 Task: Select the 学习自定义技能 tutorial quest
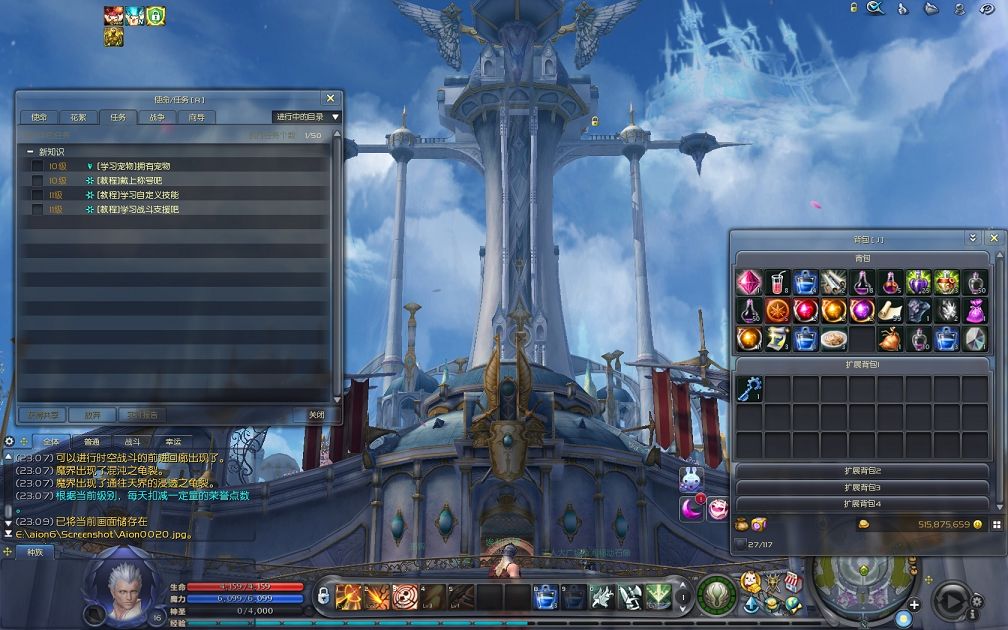(x=138, y=195)
